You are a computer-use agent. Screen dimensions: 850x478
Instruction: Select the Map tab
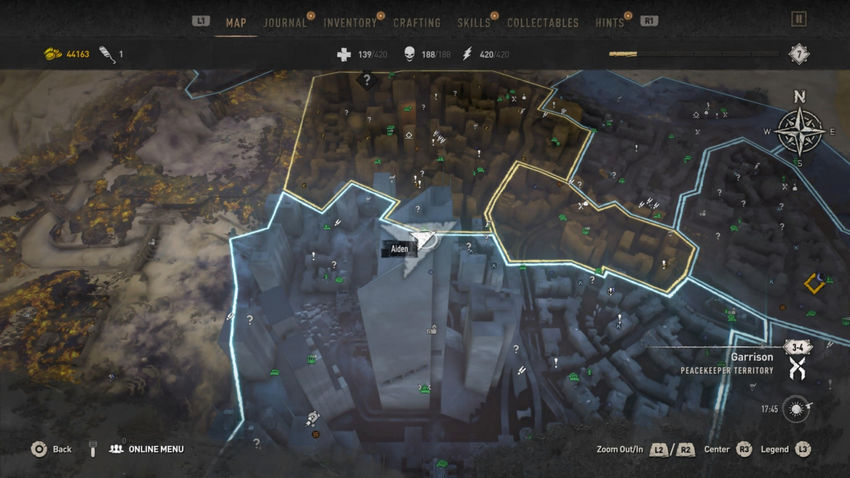(236, 22)
